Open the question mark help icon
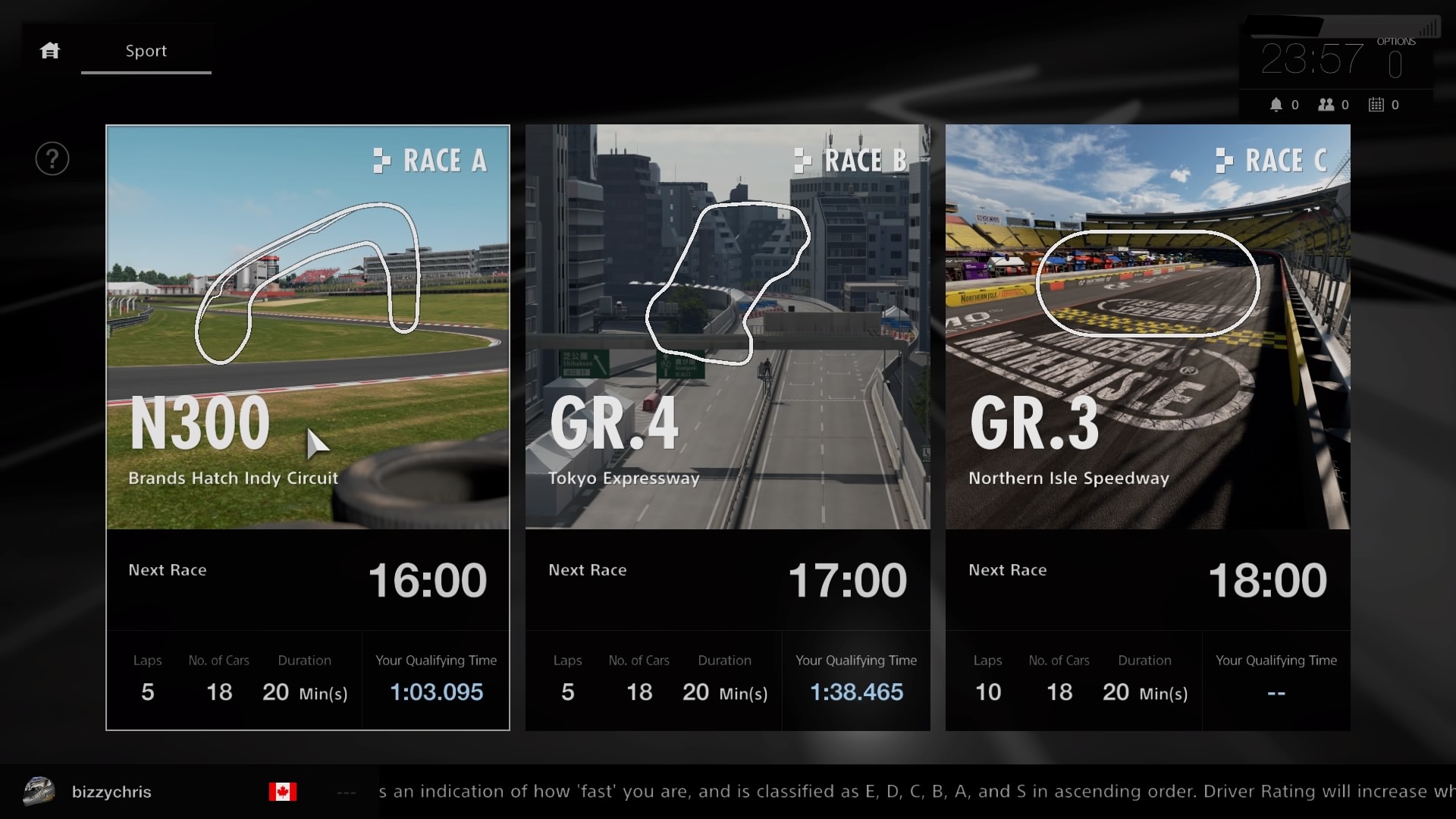This screenshot has width=1456, height=819. 52,159
